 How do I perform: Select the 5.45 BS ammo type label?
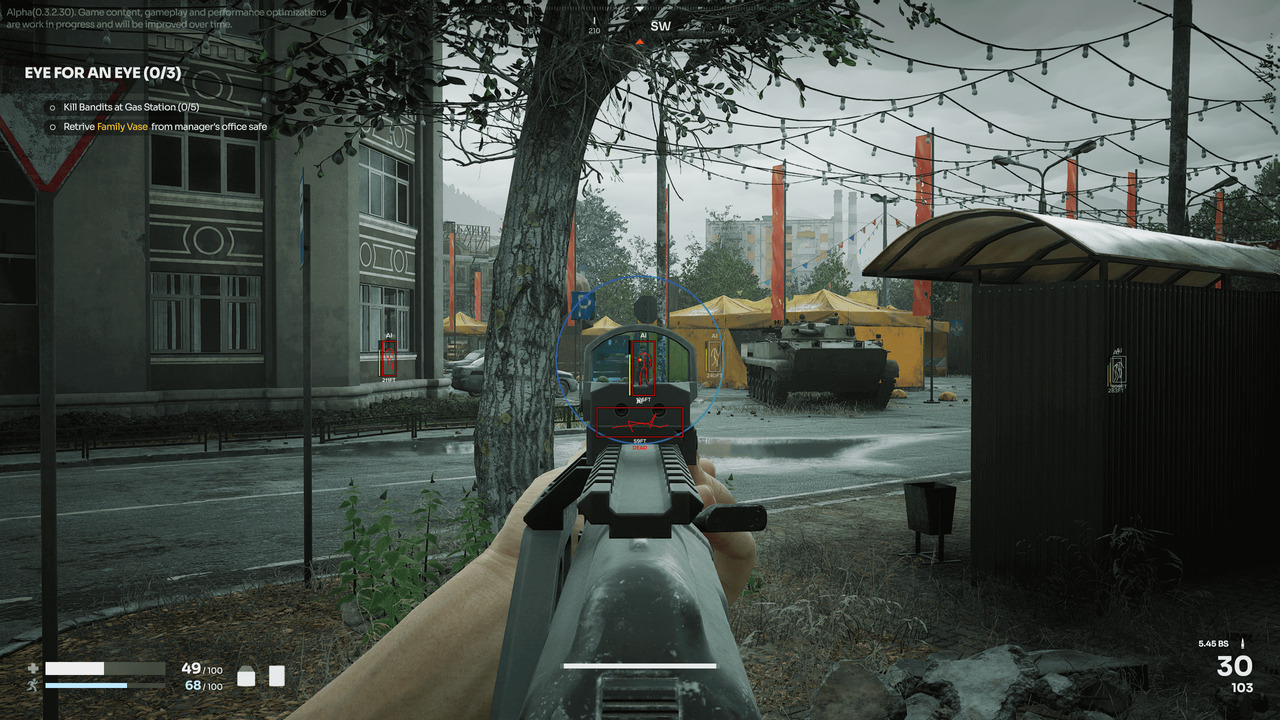(1212, 644)
